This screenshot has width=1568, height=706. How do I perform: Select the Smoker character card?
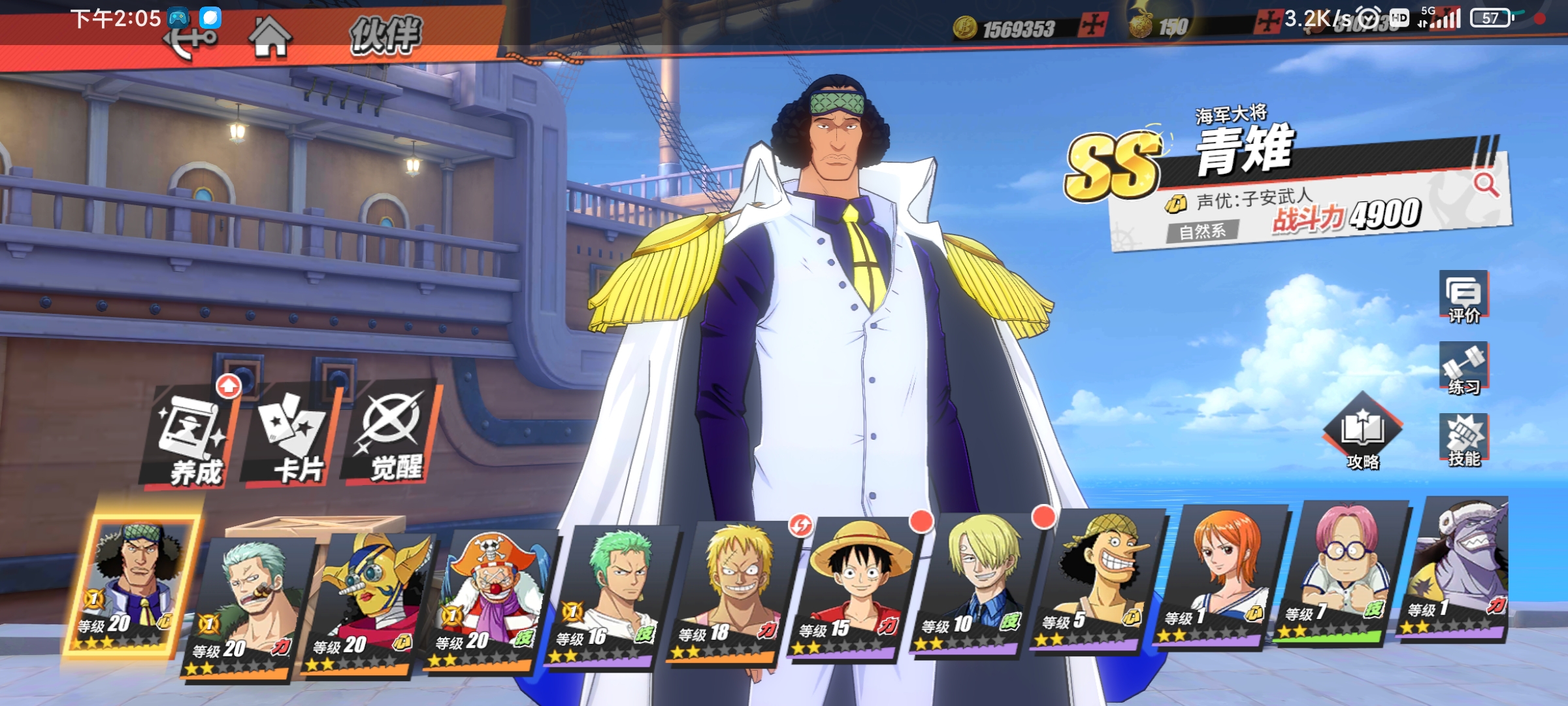247,605
